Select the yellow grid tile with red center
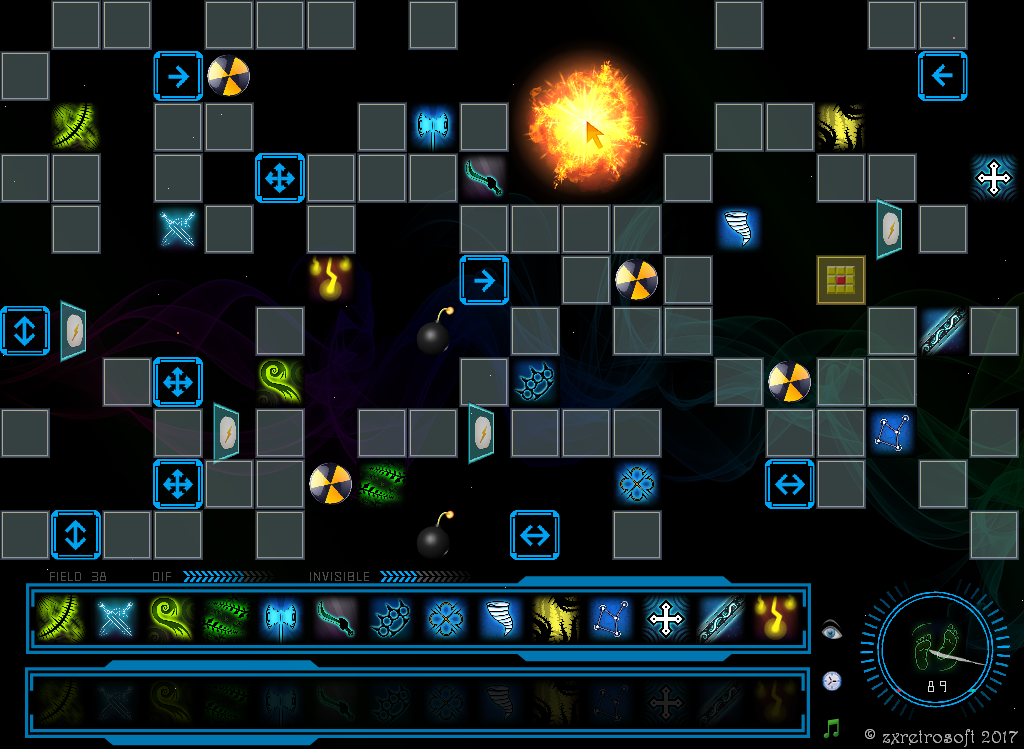The image size is (1024, 749). pos(841,280)
